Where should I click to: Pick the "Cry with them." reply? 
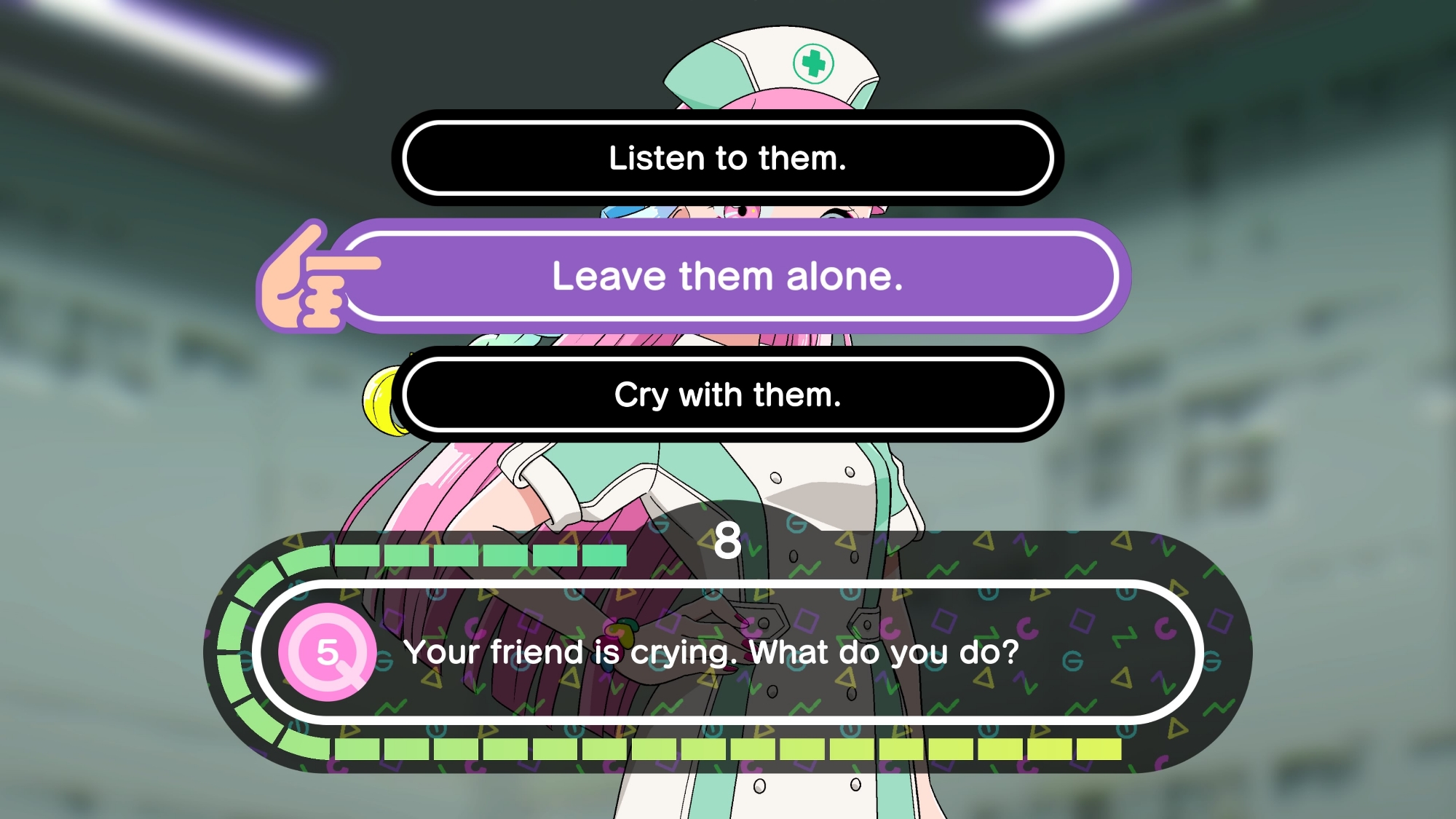[727, 395]
